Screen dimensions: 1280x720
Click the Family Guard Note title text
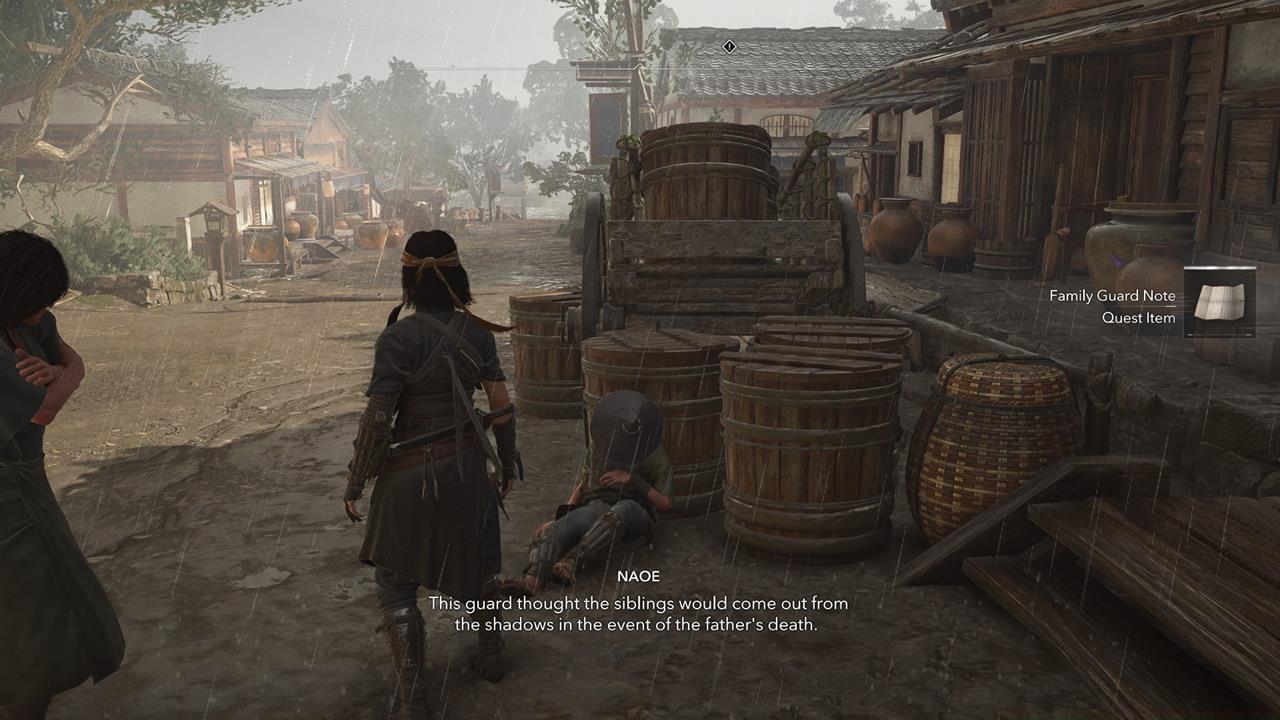pos(1112,296)
